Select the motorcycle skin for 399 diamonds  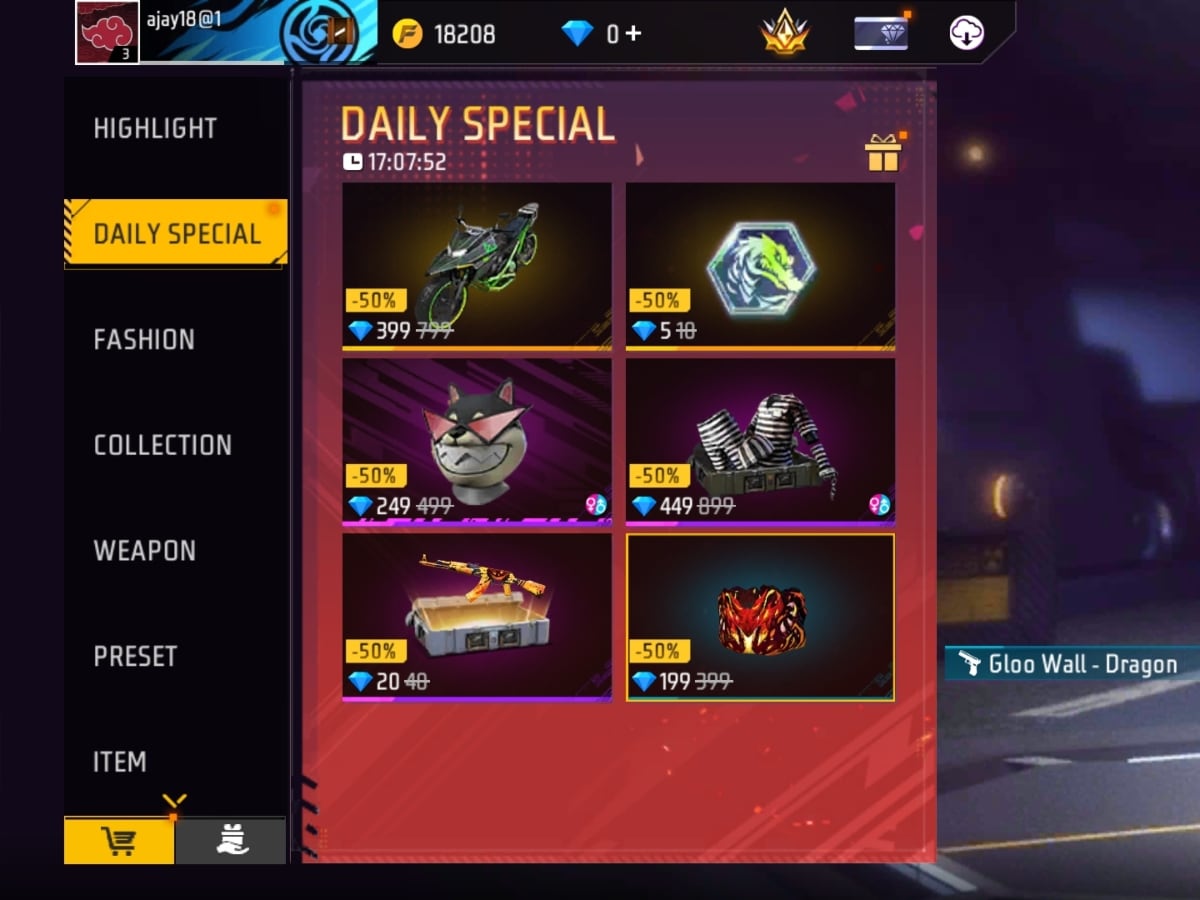tap(477, 265)
